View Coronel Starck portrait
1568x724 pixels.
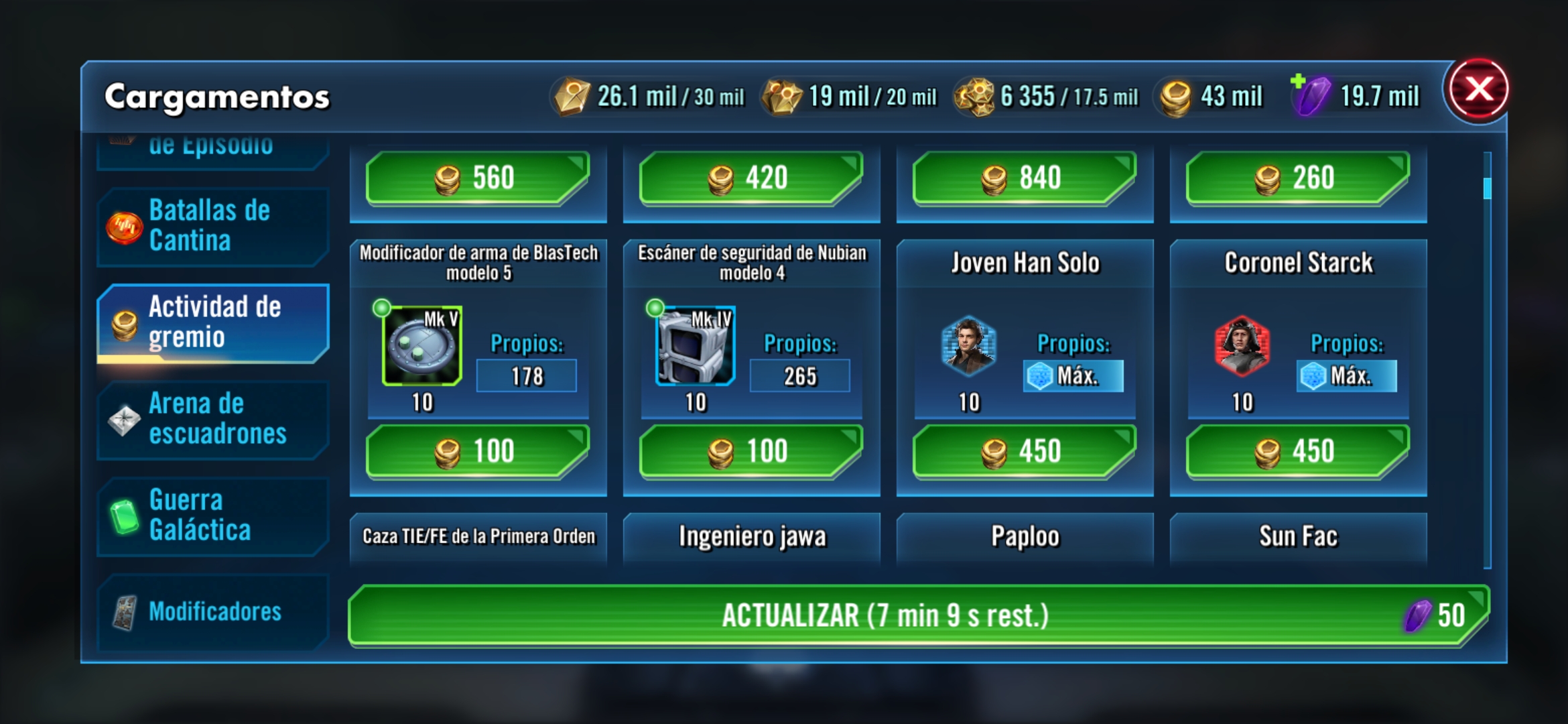(x=1242, y=346)
